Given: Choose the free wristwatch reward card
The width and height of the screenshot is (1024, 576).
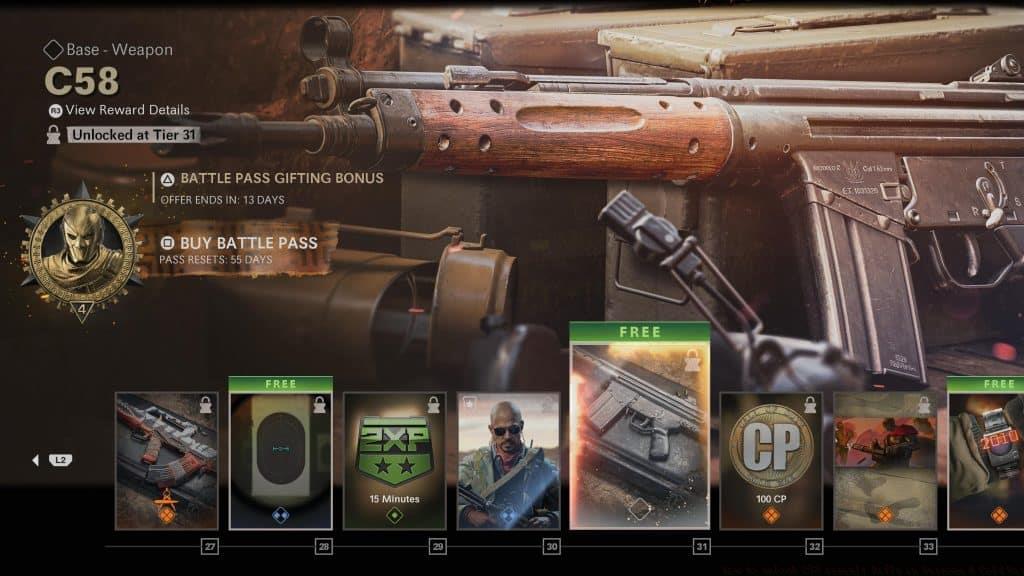Looking at the screenshot, I should point(985,460).
